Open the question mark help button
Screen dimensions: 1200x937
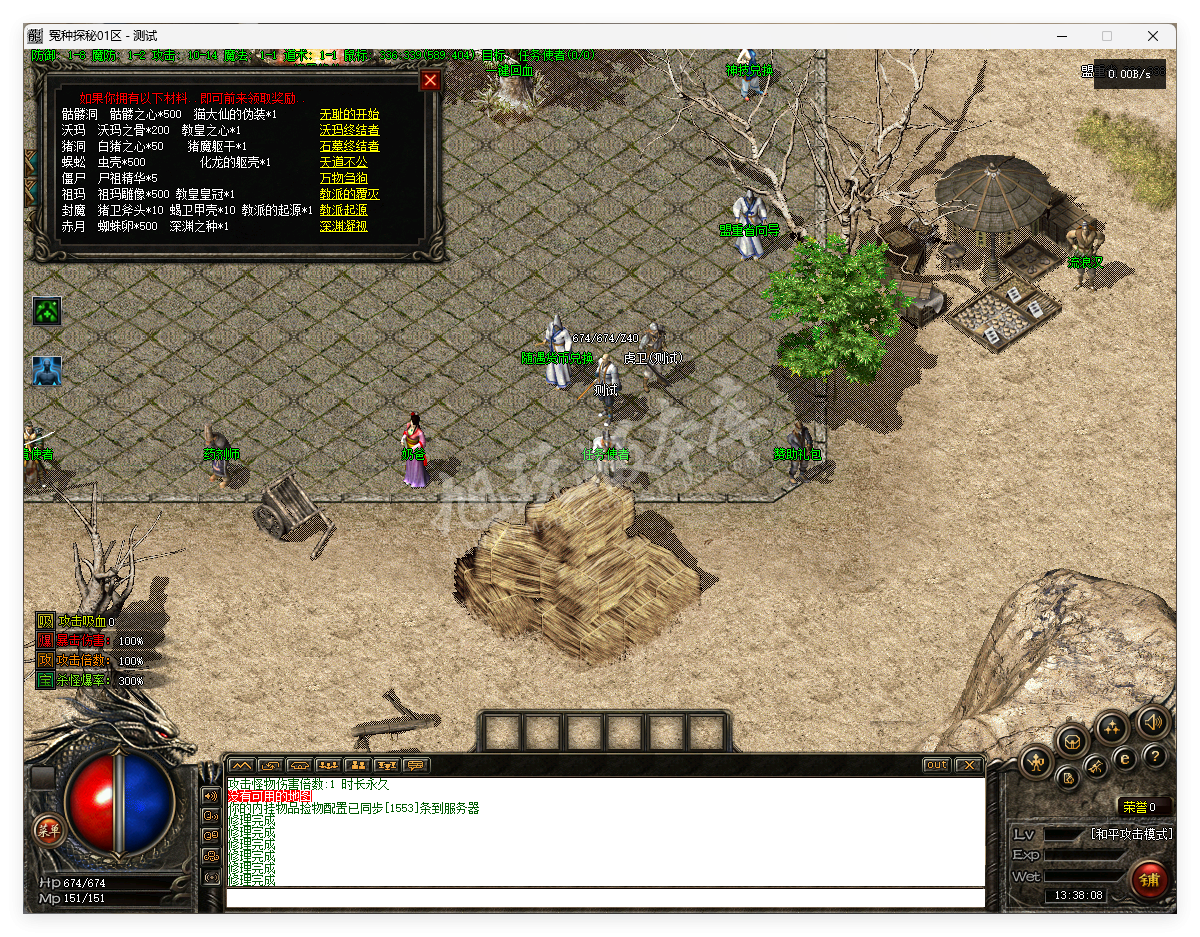pos(1155,757)
